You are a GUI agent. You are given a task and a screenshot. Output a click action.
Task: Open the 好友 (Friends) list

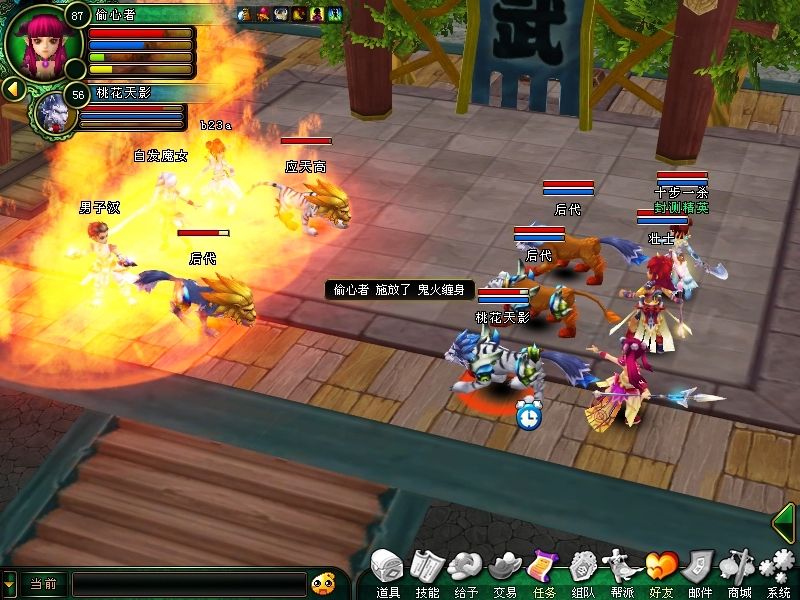(x=661, y=569)
